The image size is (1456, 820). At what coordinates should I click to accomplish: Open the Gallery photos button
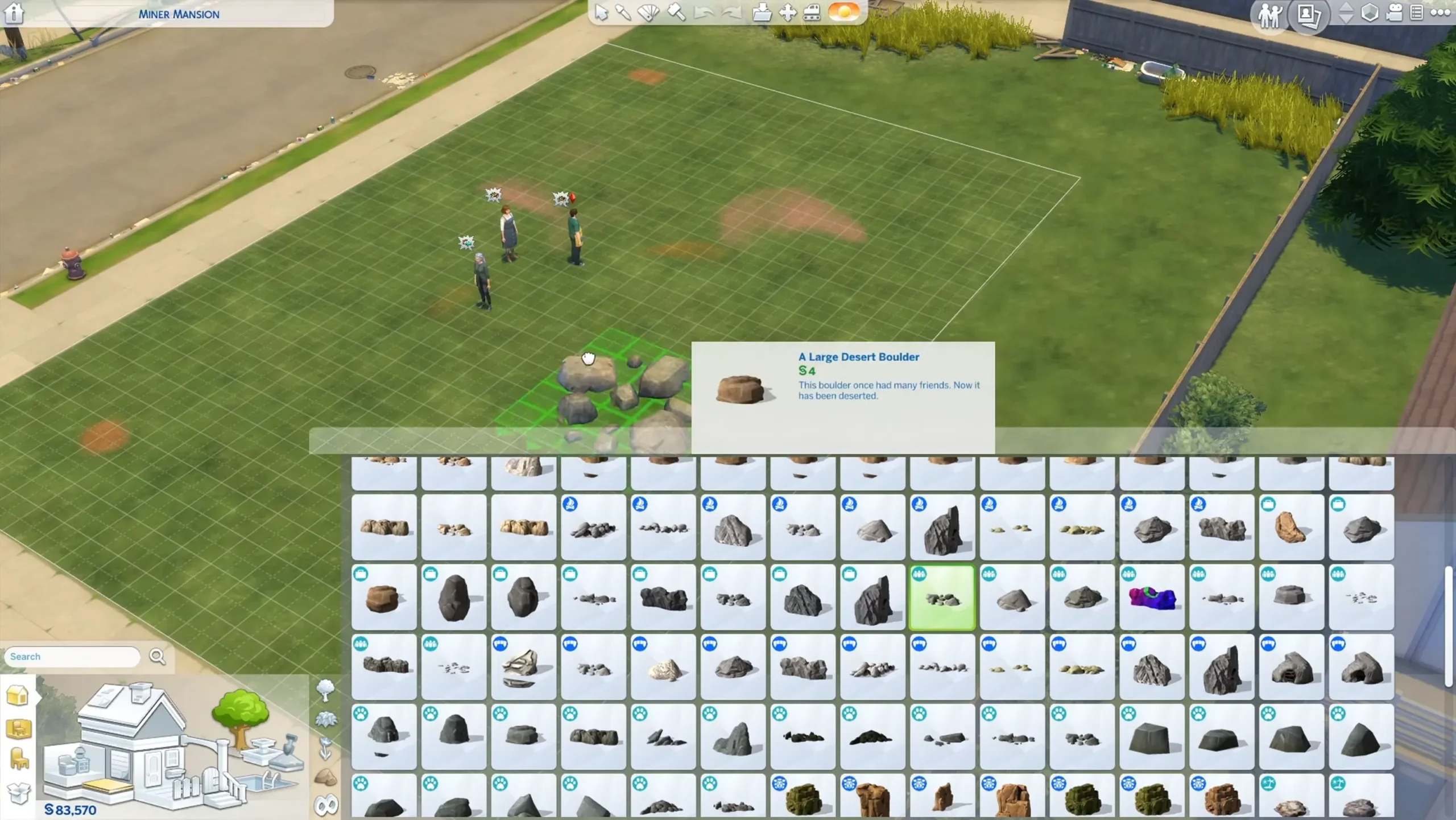(1309, 14)
